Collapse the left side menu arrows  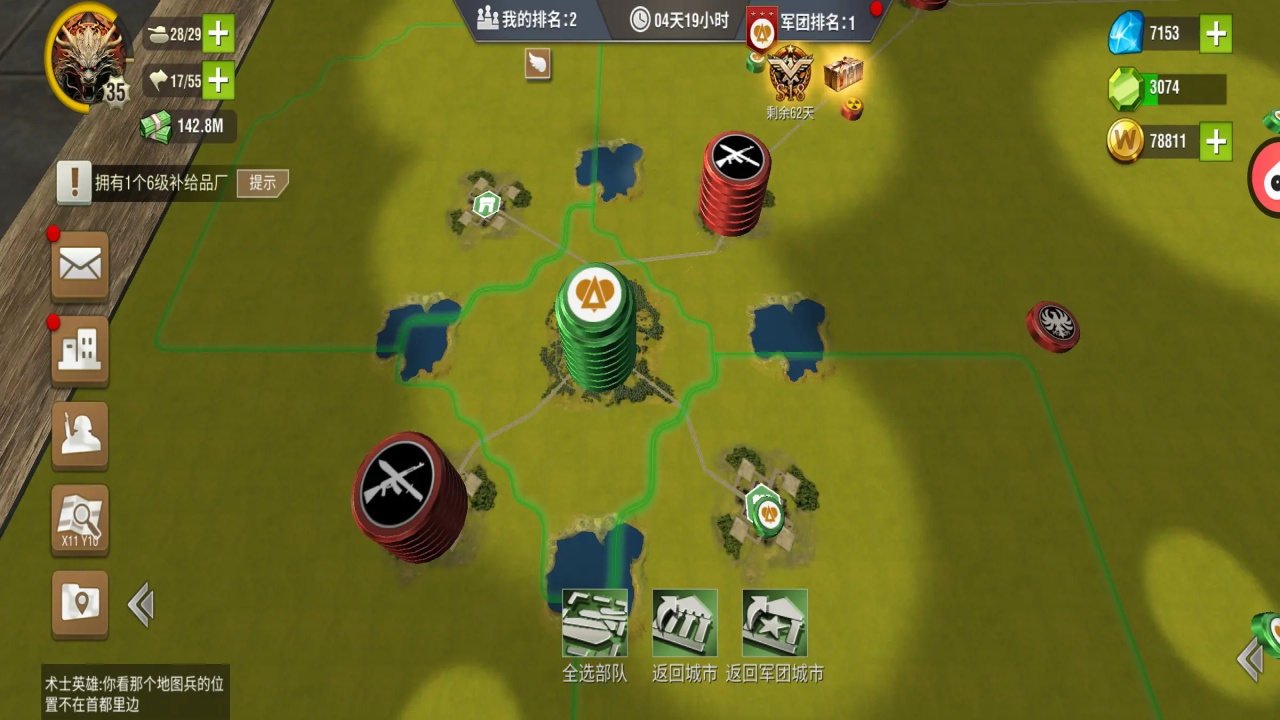click(141, 605)
